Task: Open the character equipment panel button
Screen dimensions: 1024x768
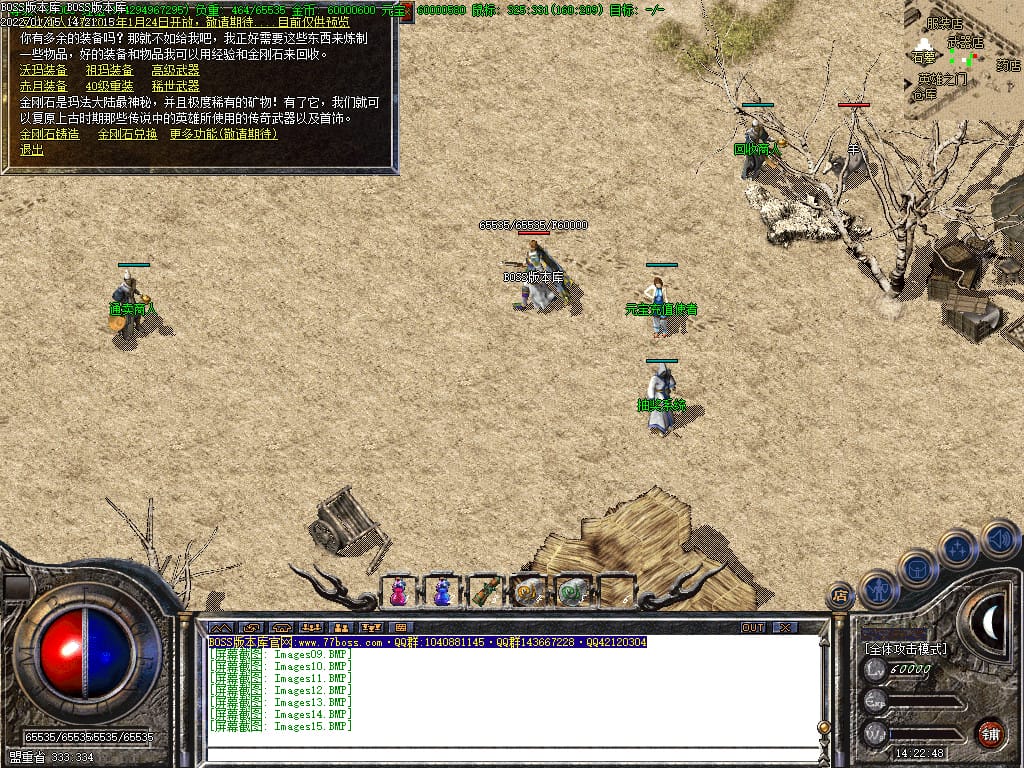Action: [880, 590]
